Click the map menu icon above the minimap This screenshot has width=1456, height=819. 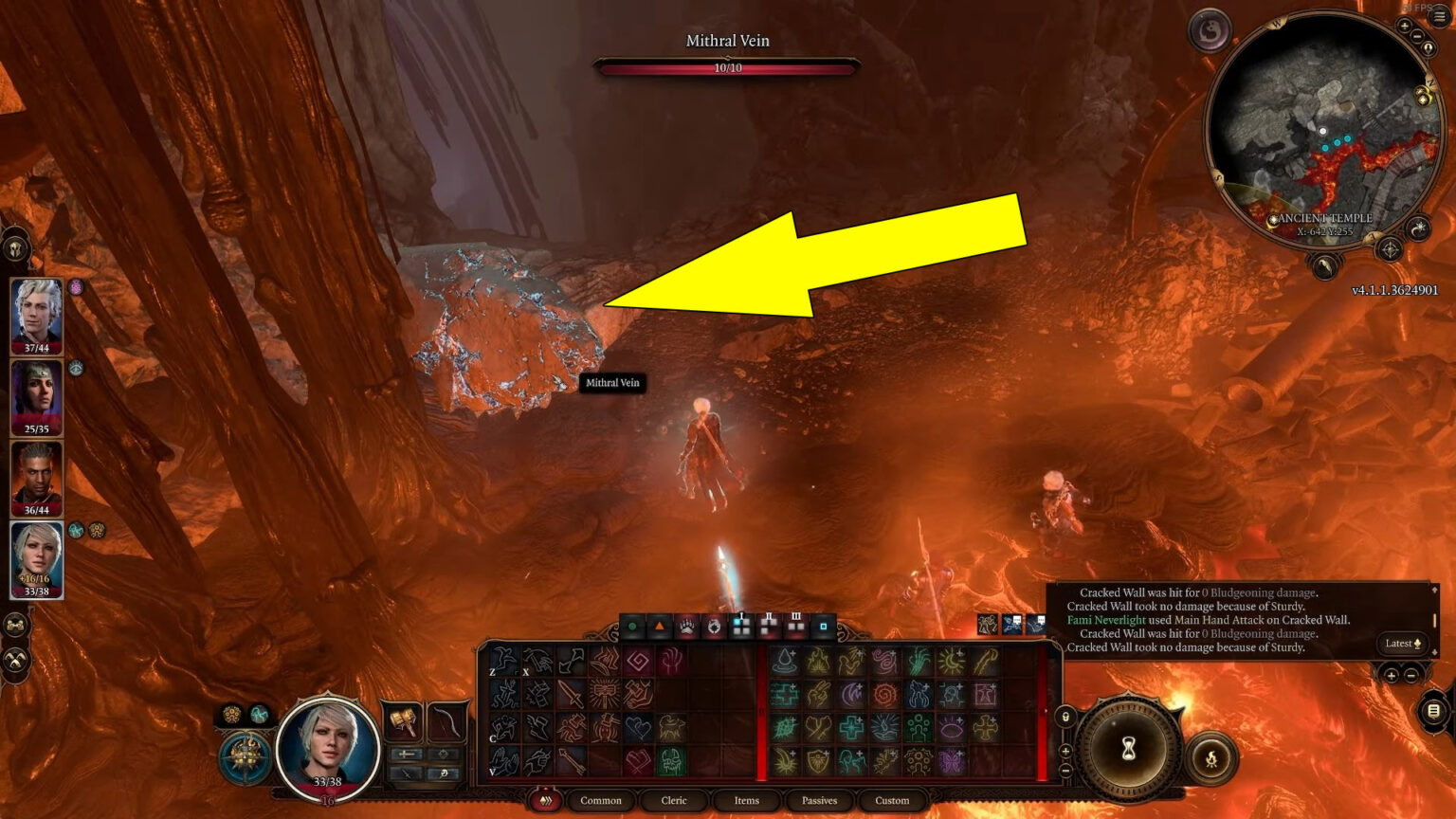click(x=1440, y=15)
